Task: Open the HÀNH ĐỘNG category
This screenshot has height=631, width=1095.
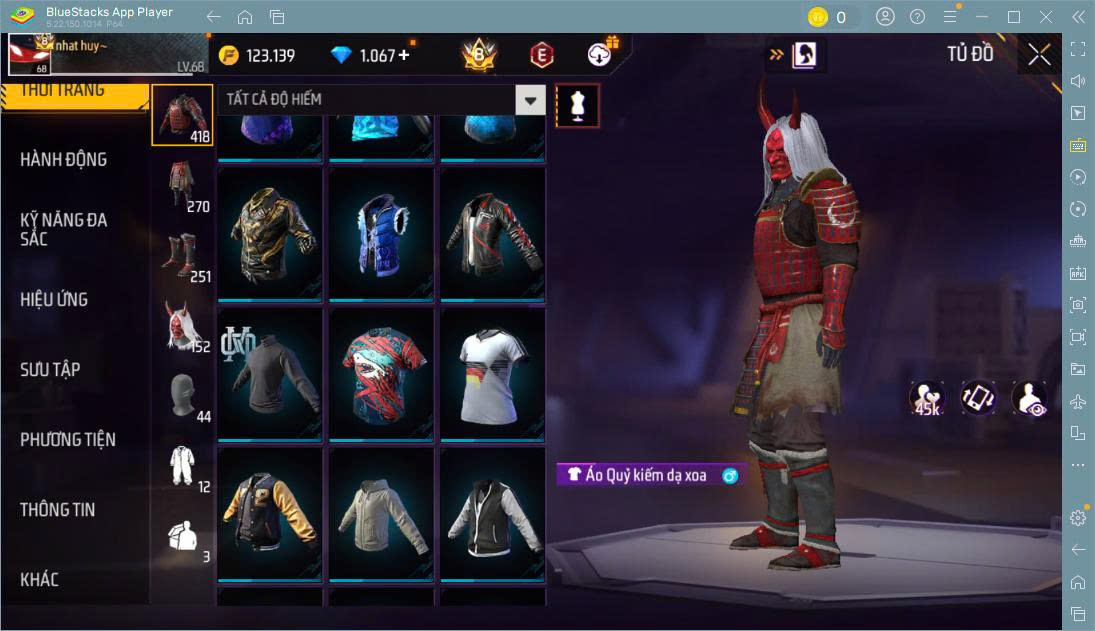Action: click(x=64, y=160)
